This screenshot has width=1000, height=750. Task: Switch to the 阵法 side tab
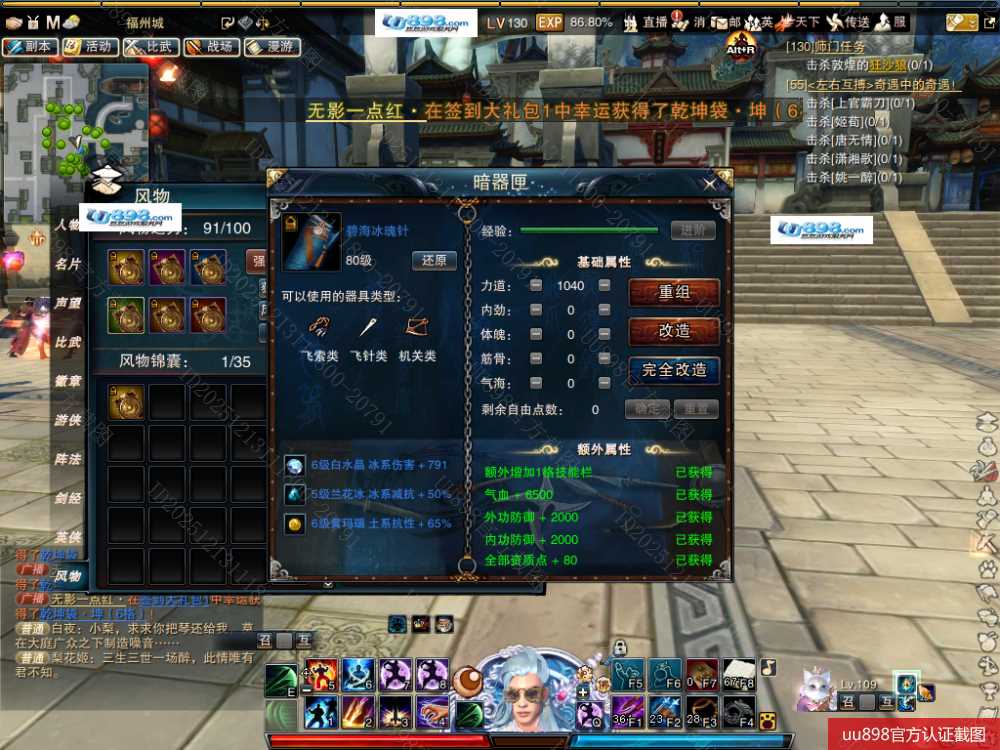click(x=68, y=459)
